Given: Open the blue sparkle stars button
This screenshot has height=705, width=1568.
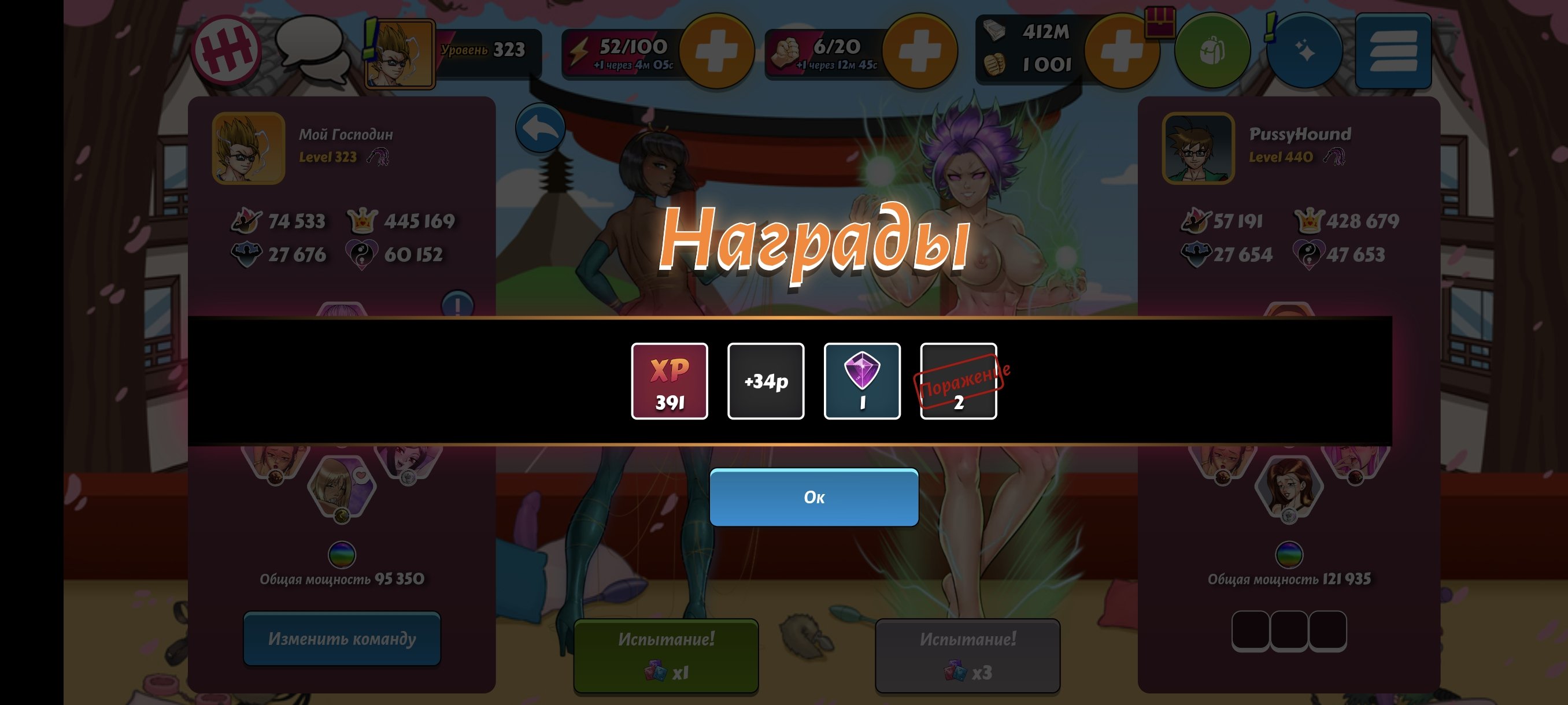Looking at the screenshot, I should [1304, 51].
